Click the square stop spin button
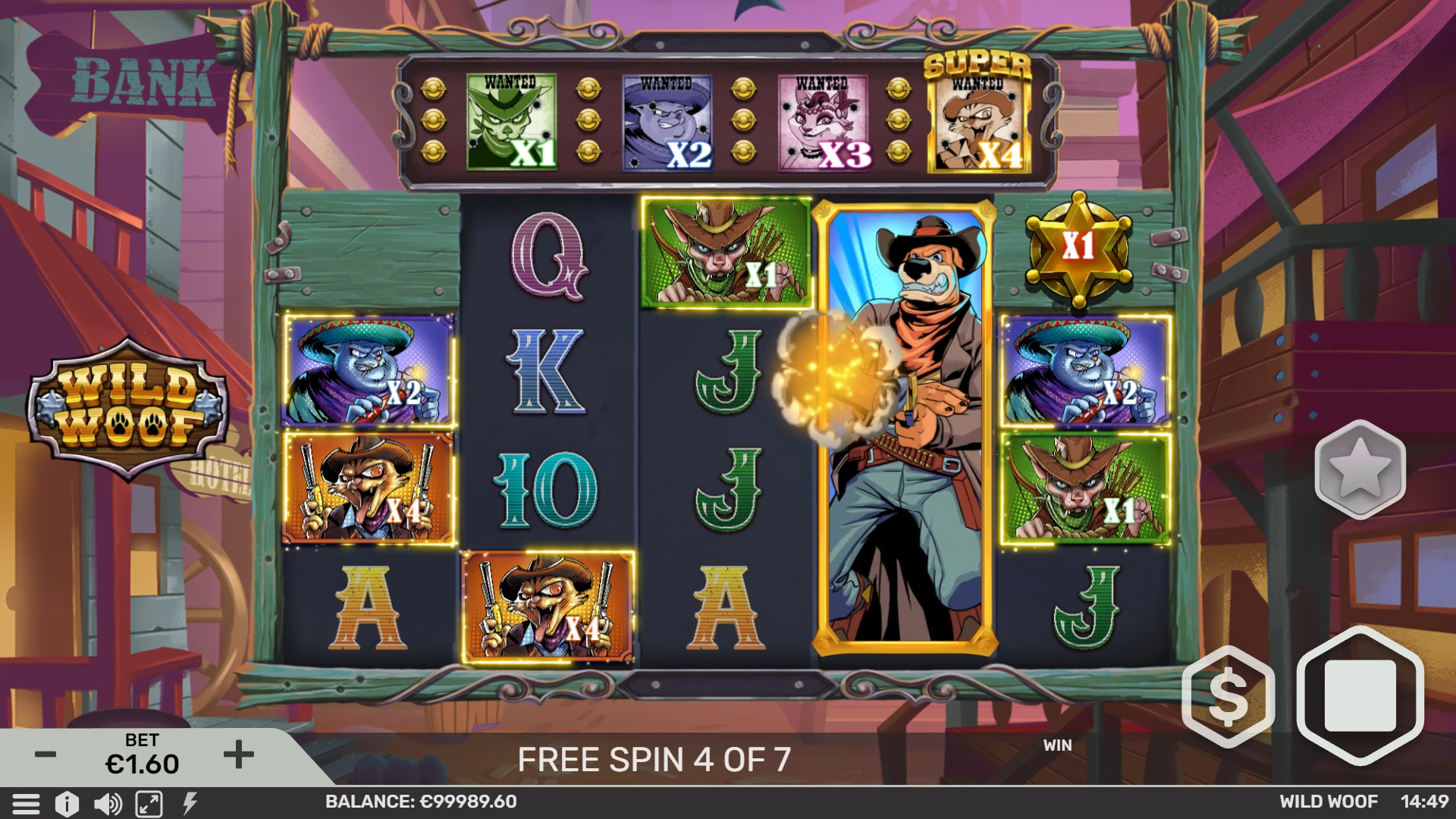 [x=1360, y=695]
